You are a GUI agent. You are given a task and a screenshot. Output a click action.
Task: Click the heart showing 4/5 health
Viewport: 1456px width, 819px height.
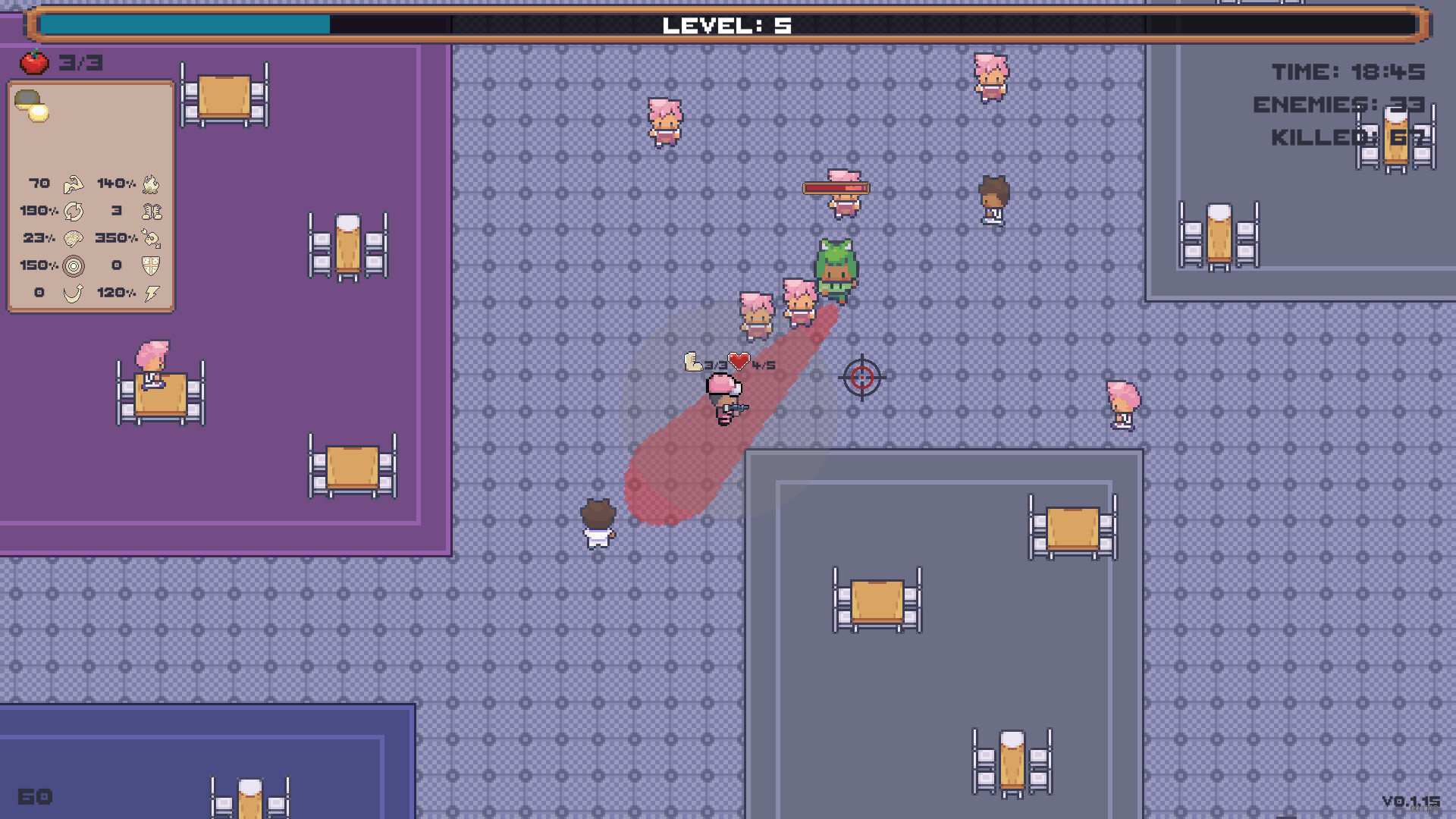pyautogui.click(x=739, y=362)
